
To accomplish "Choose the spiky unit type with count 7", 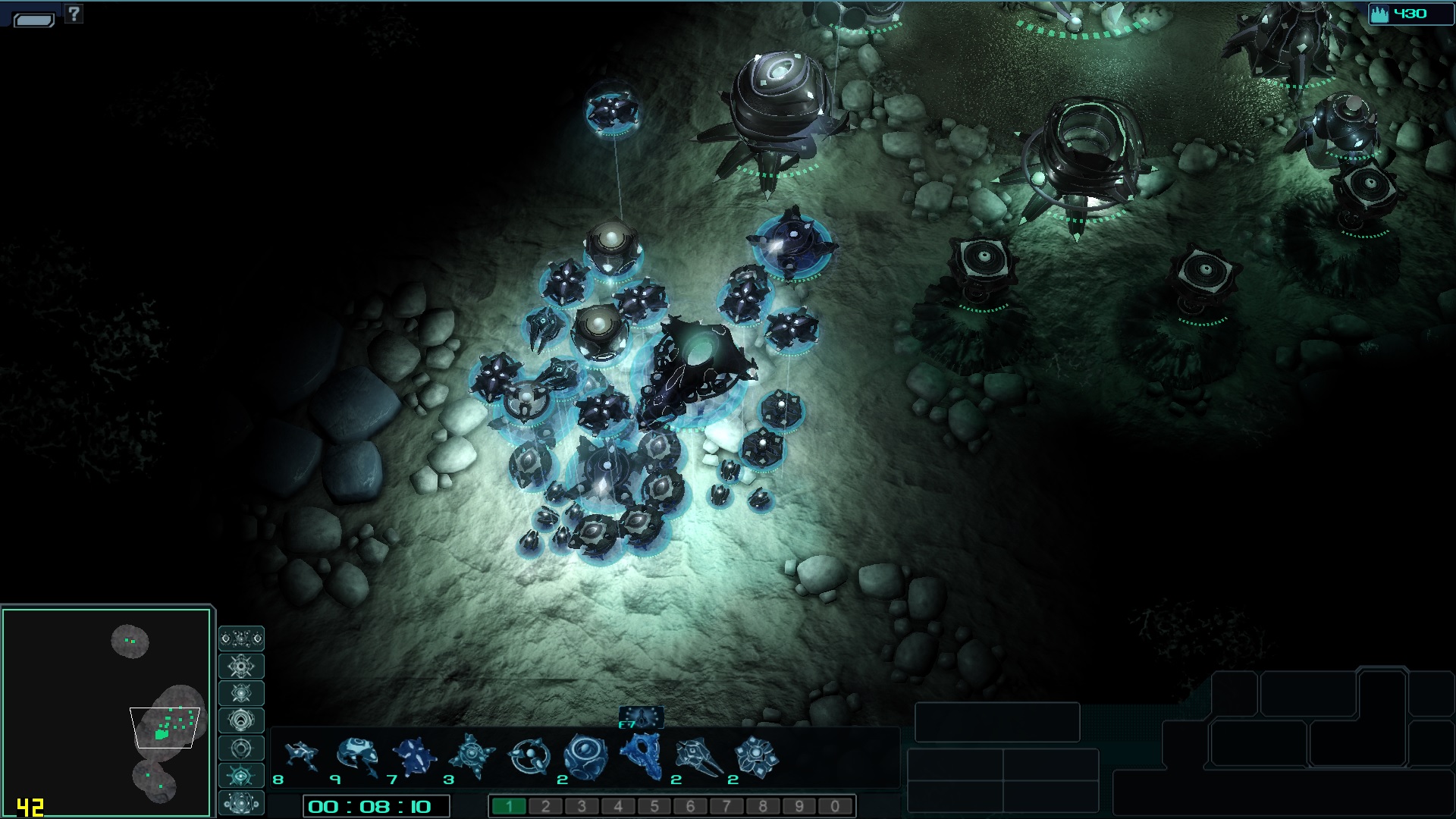I will coord(414,758).
